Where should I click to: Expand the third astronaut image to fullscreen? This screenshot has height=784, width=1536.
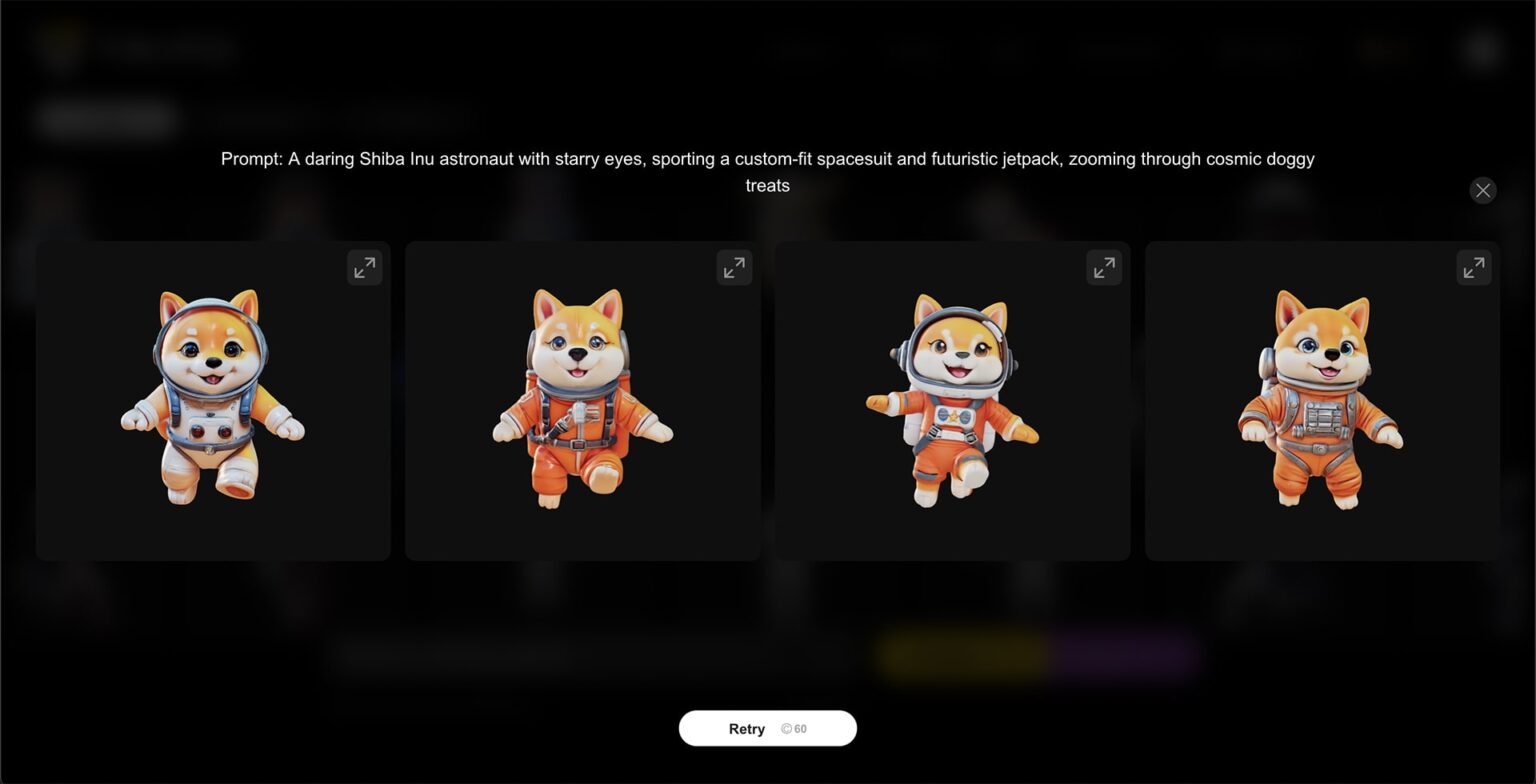[x=1104, y=267]
